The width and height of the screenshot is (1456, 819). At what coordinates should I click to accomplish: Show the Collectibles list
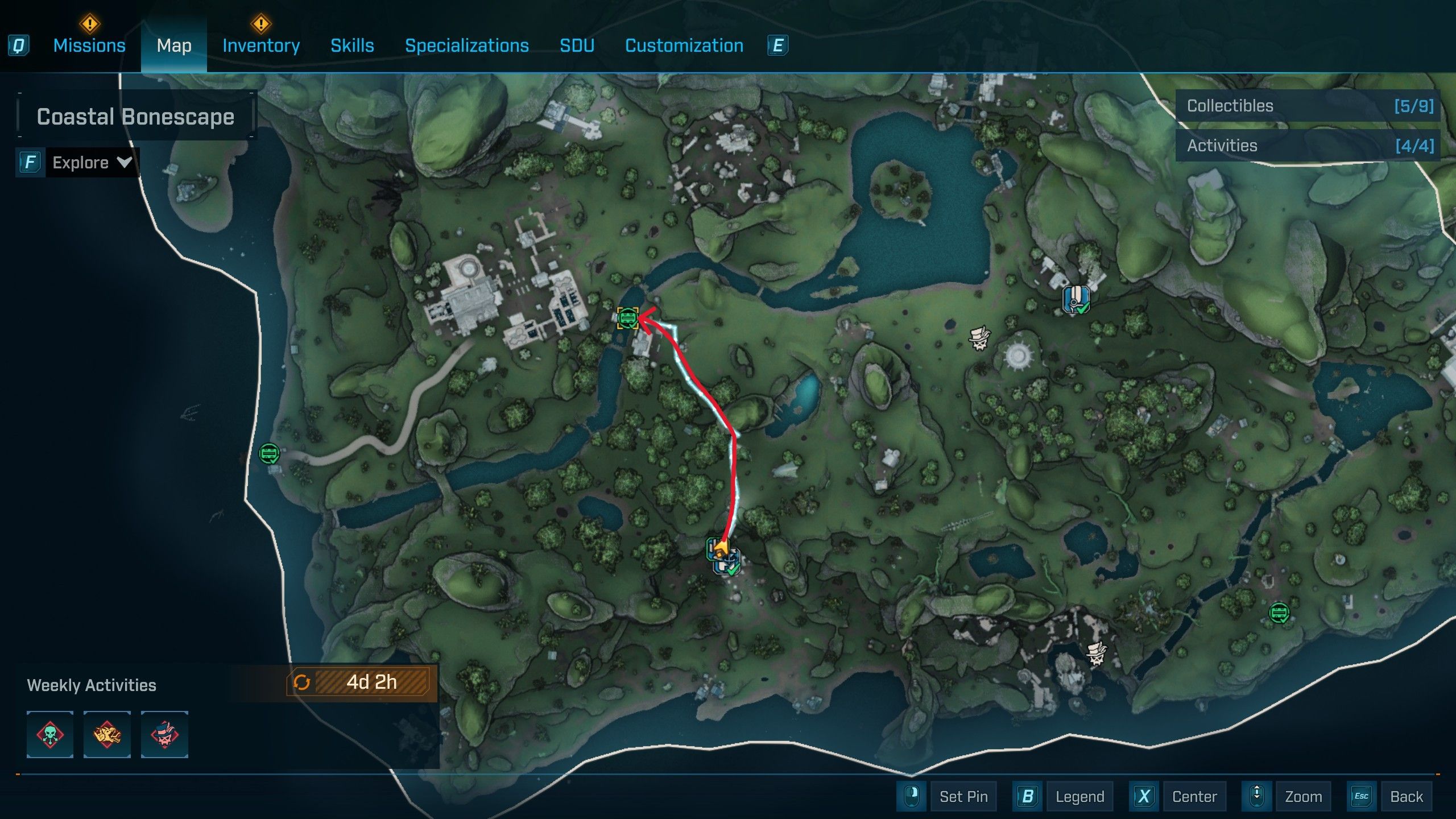click(1308, 106)
